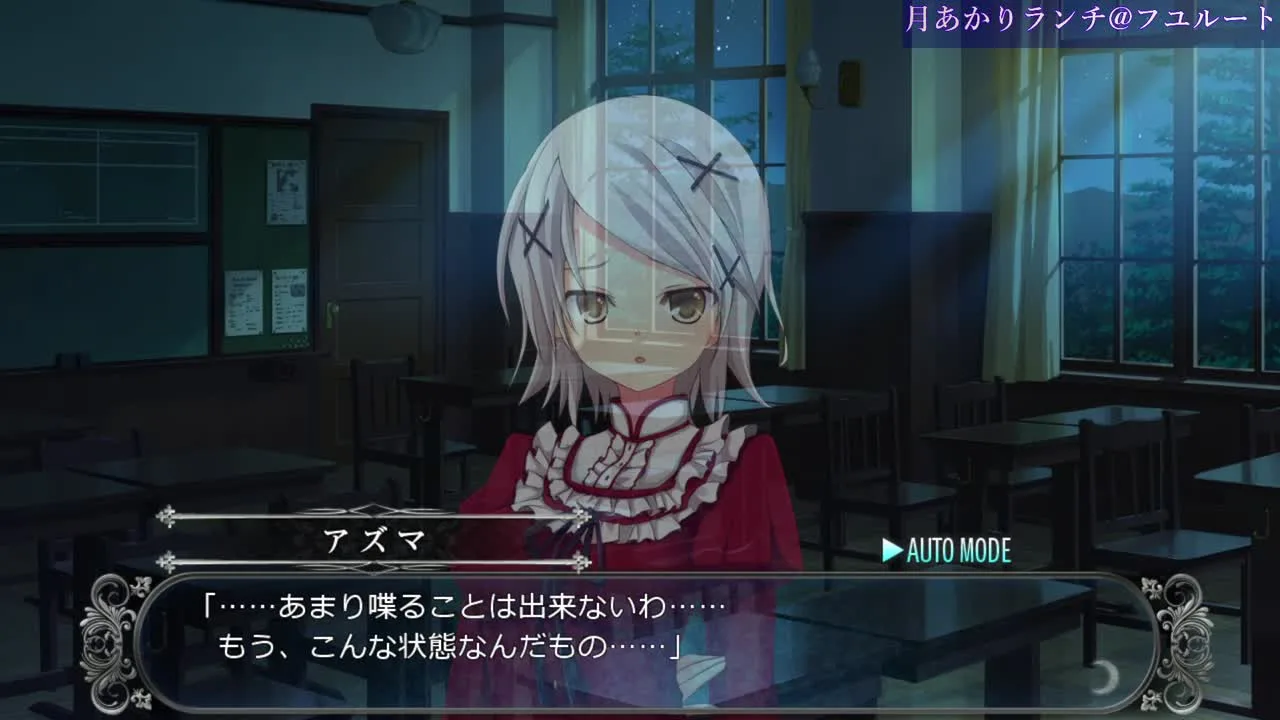
Task: Select Azuma's character sprite
Action: point(630,300)
